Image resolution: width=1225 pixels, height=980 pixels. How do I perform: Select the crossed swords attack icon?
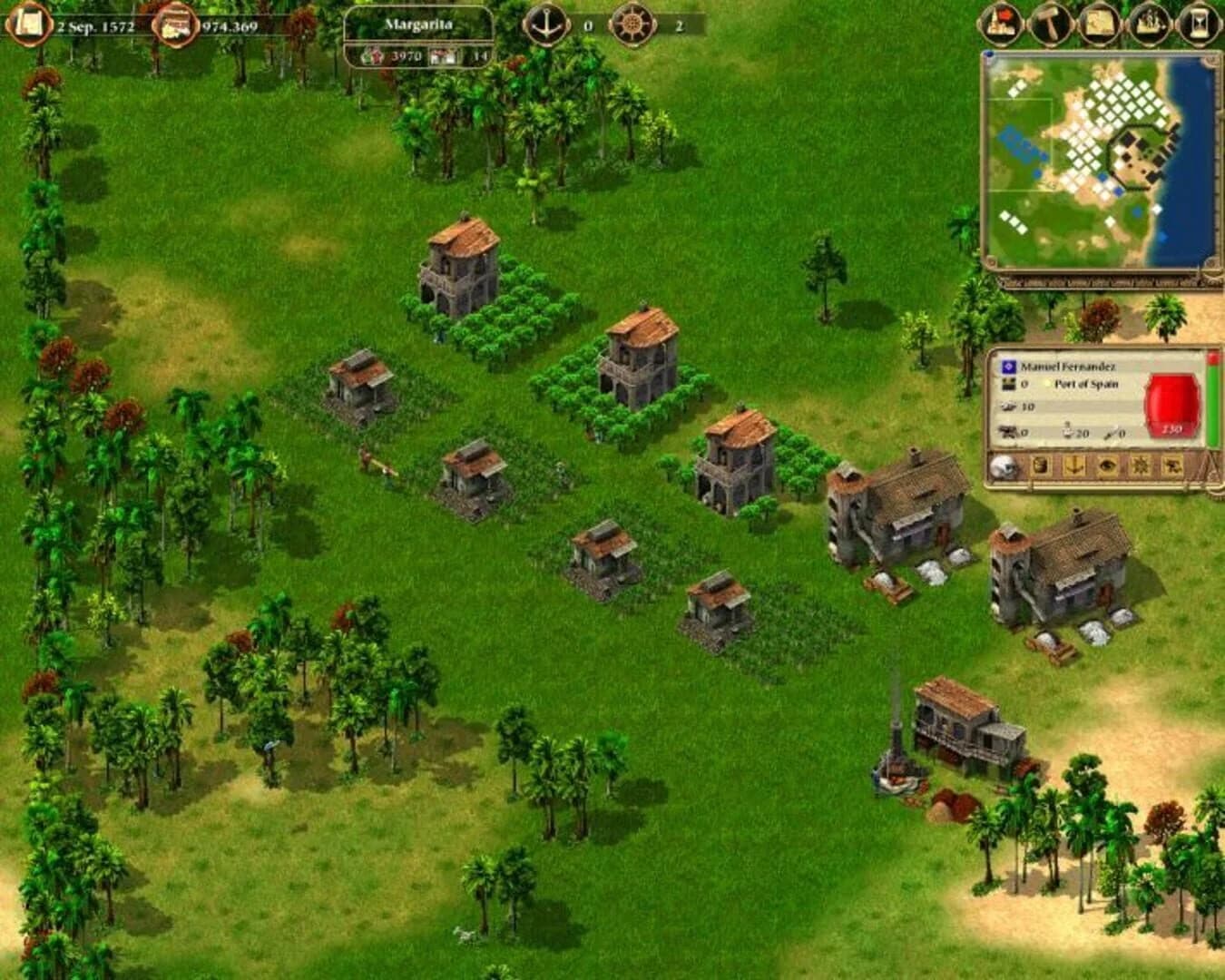click(1174, 466)
